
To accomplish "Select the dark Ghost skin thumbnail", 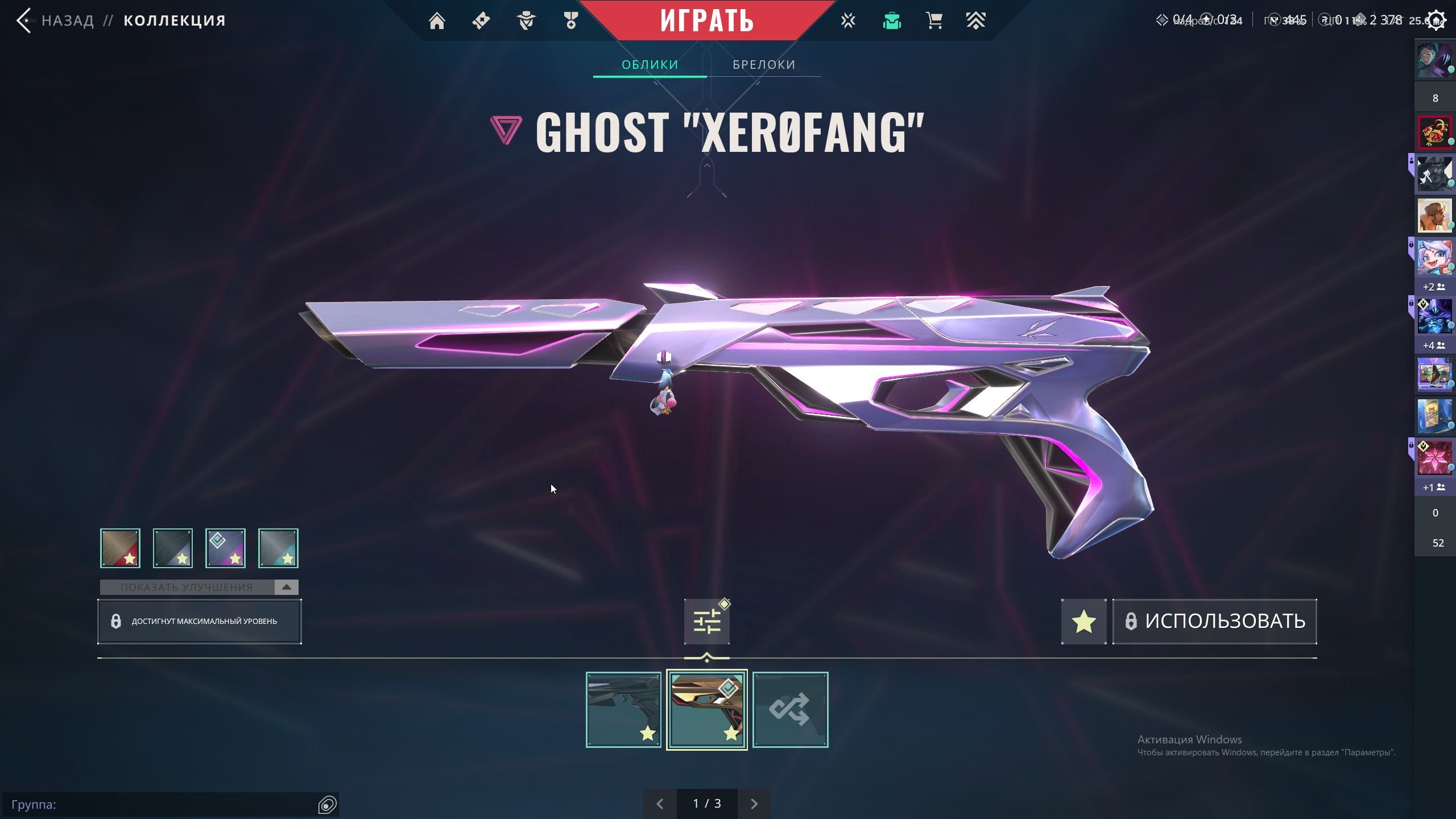I will (x=623, y=709).
